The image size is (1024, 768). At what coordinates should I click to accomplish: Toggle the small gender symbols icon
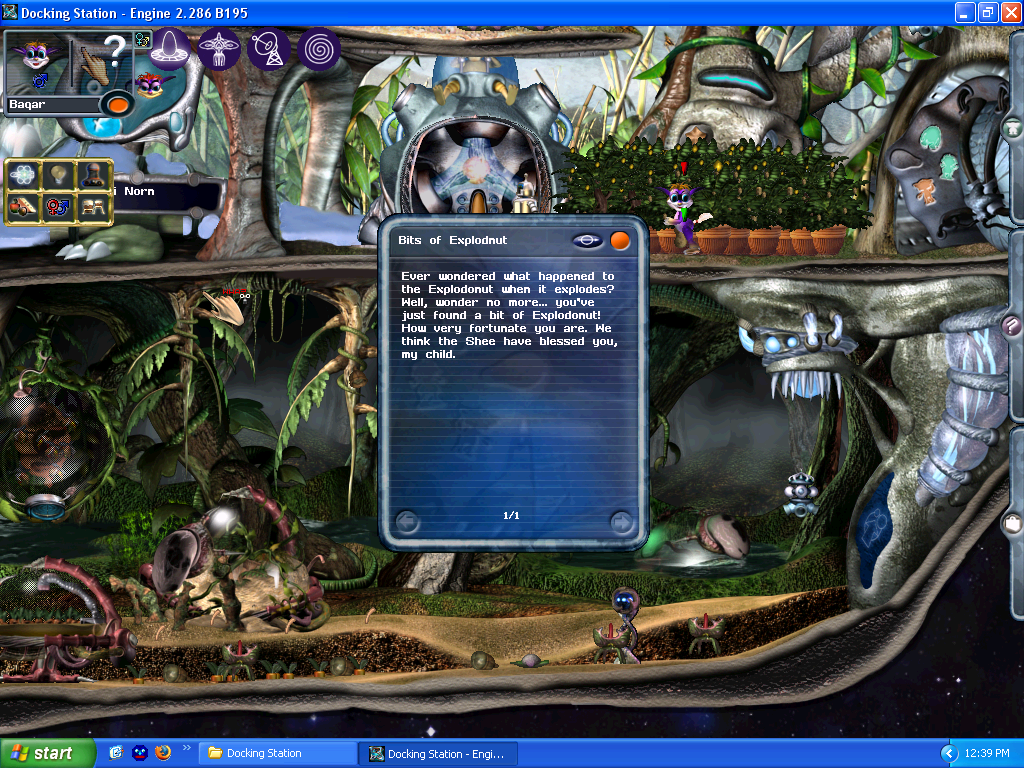click(143, 40)
